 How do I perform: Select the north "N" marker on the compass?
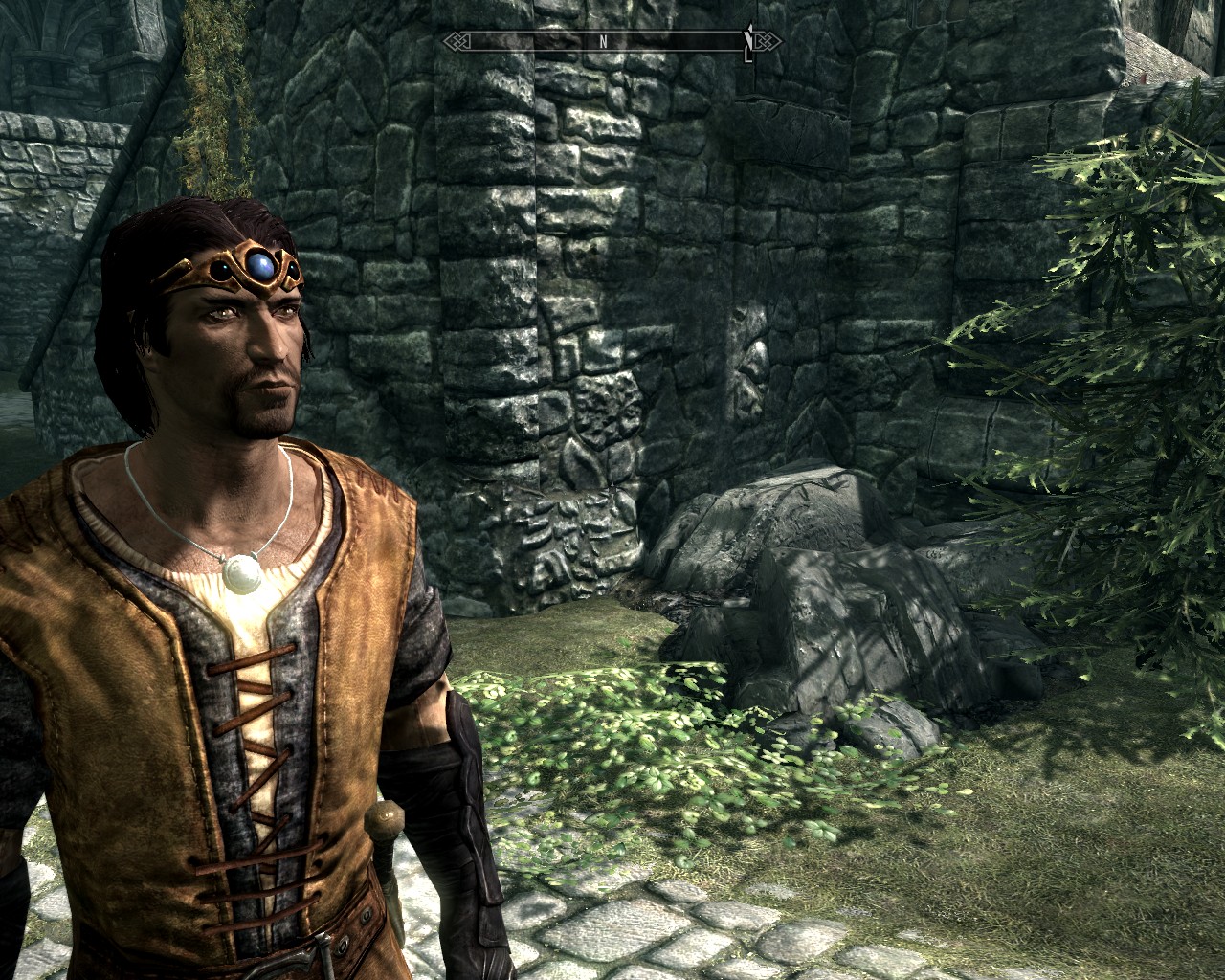click(603, 41)
